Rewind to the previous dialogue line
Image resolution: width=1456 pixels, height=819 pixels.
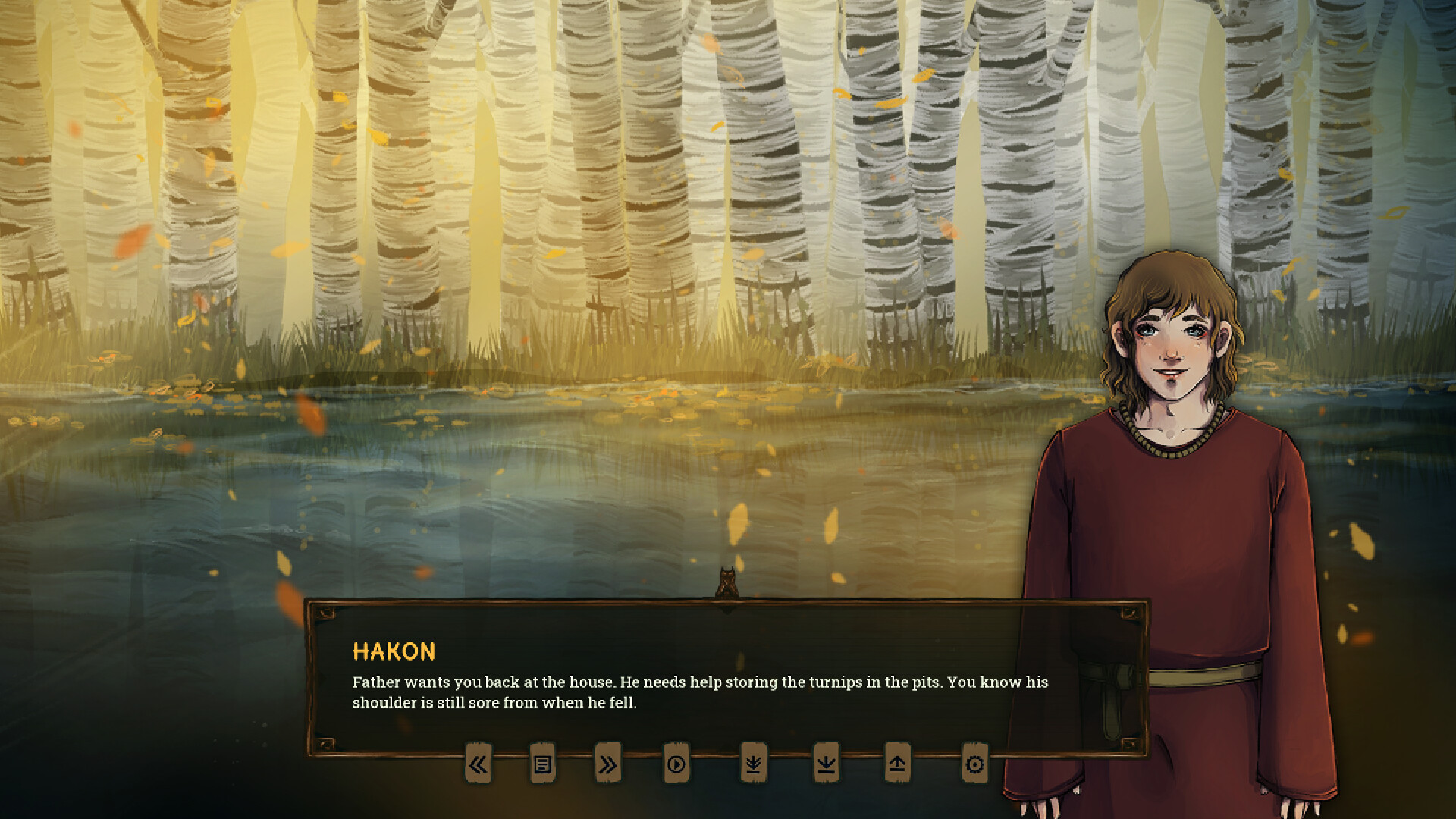(478, 765)
